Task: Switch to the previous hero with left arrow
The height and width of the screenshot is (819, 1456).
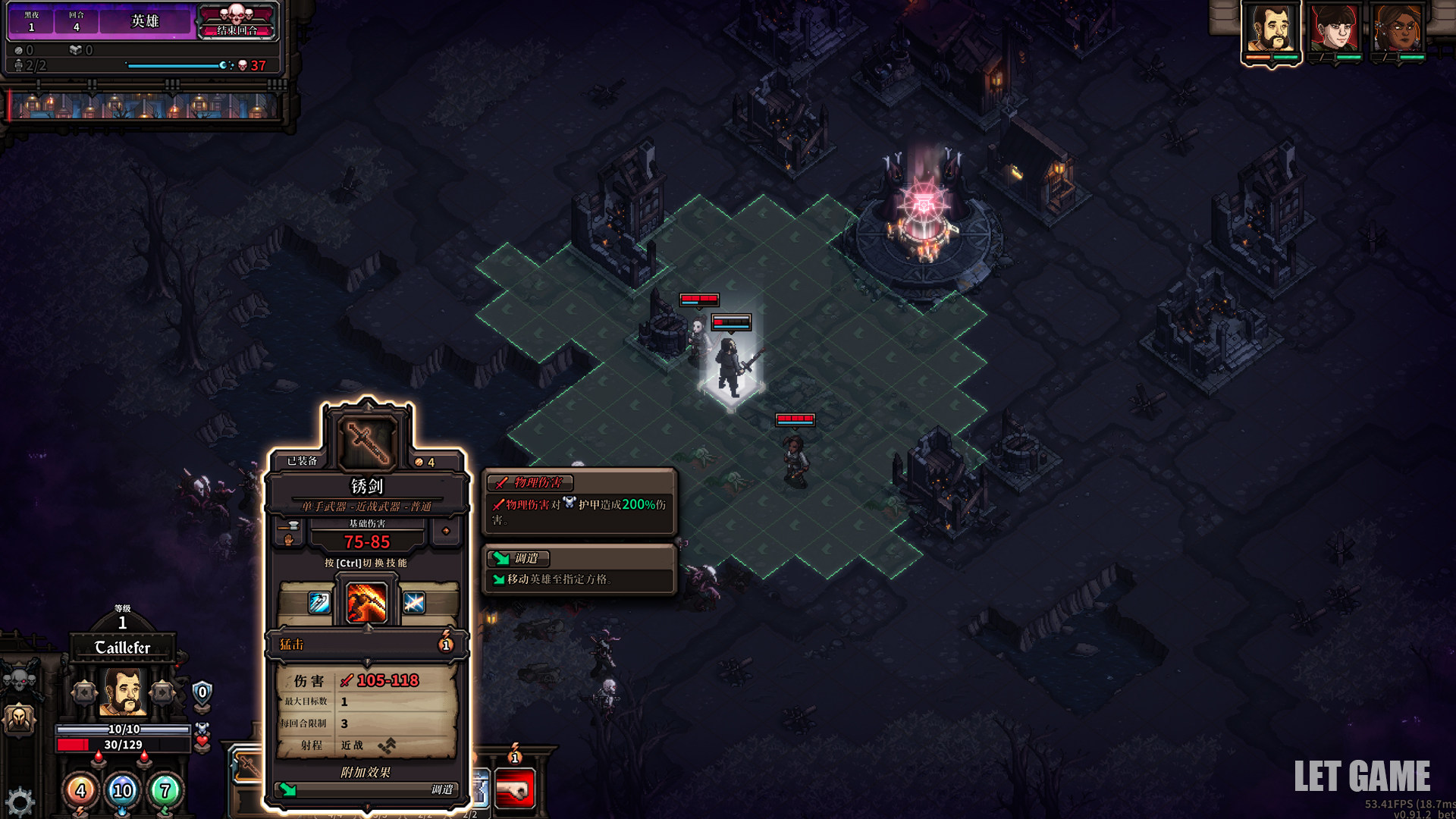Action: (x=84, y=692)
